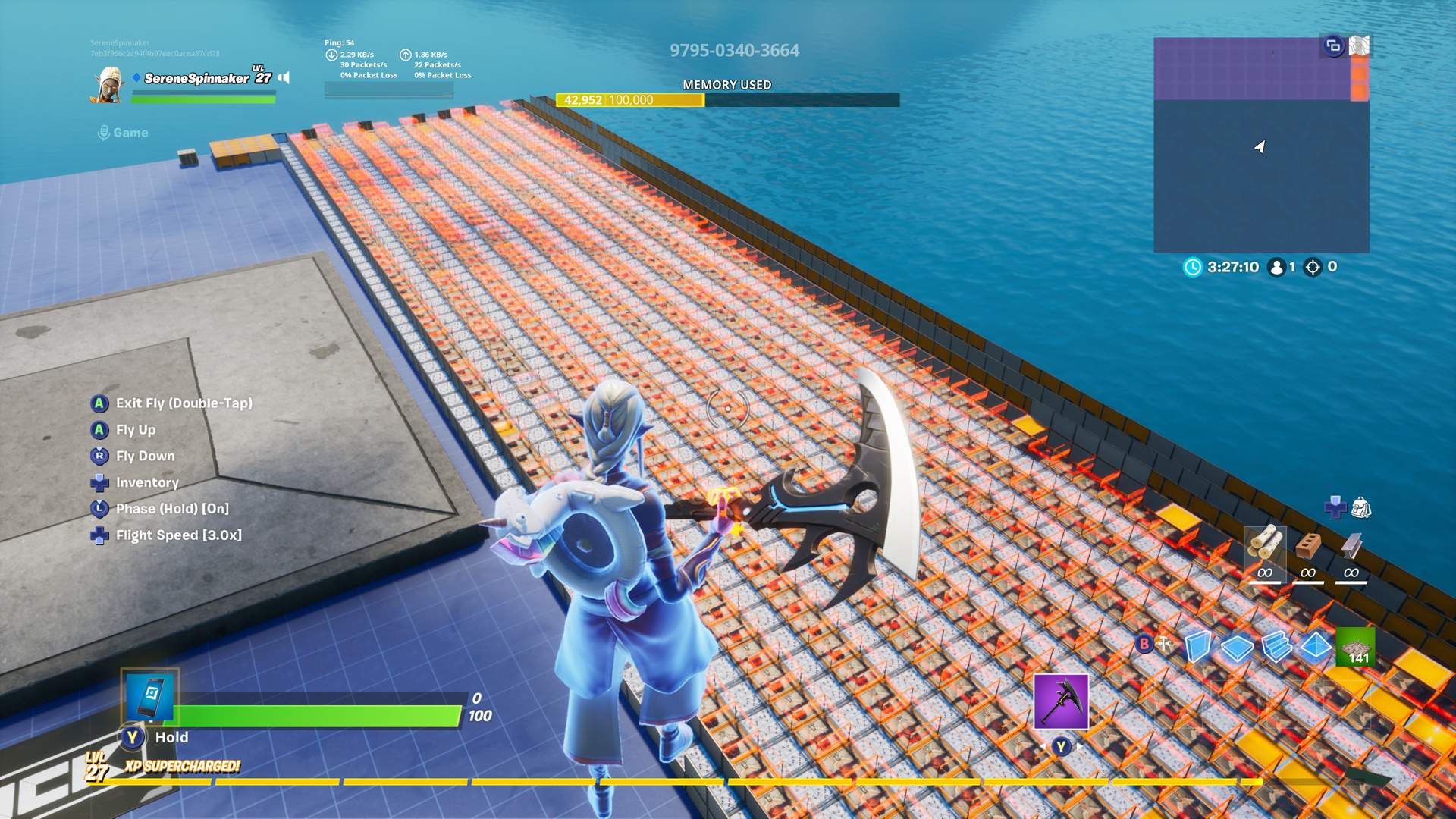Select the metal building material
1456x819 pixels.
pyautogui.click(x=1351, y=546)
